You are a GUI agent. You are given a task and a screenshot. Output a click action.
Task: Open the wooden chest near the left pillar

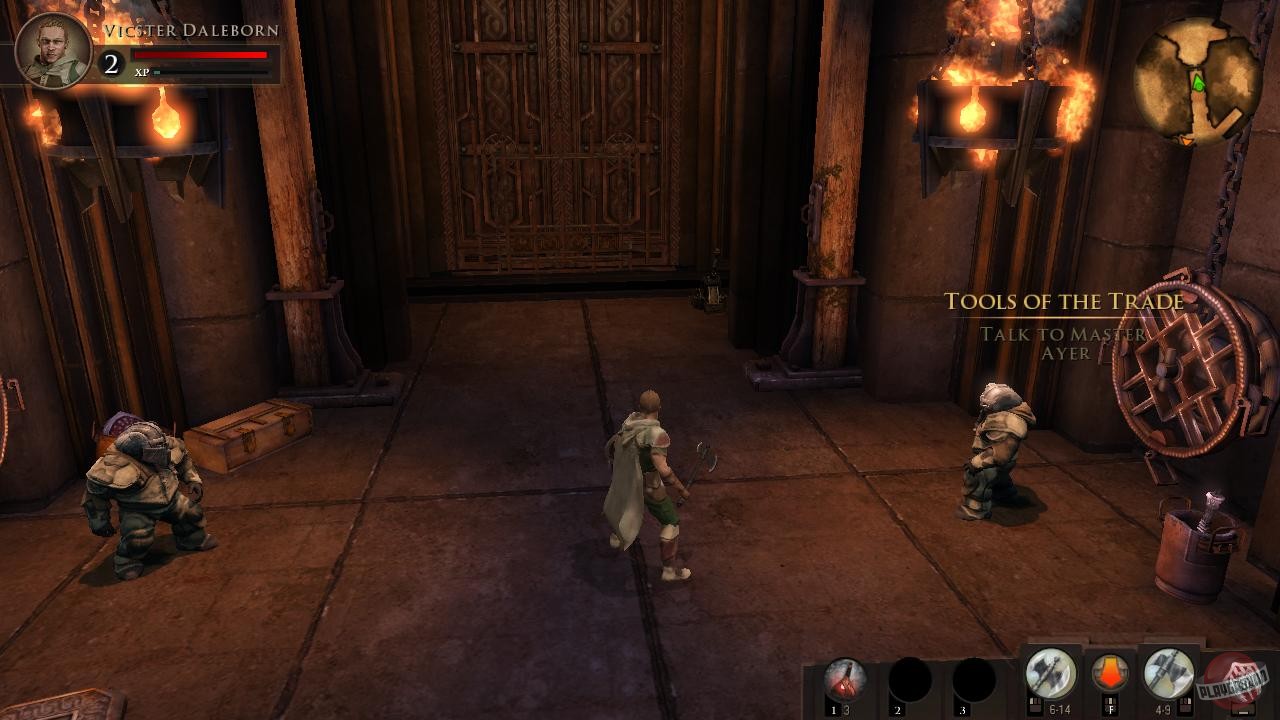252,440
